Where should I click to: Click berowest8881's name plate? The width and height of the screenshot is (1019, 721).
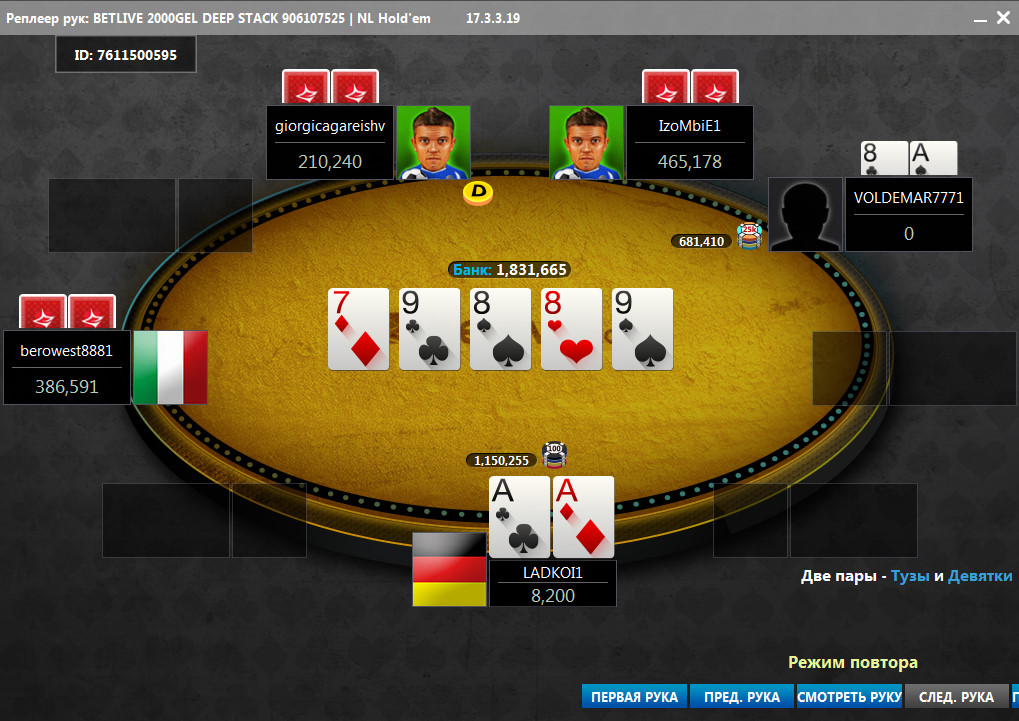point(67,368)
